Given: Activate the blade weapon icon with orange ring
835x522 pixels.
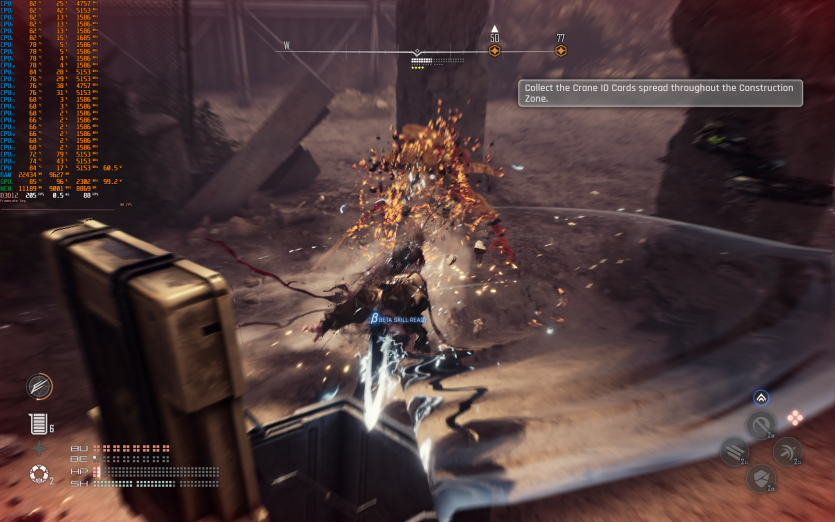Looking at the screenshot, I should tap(39, 386).
